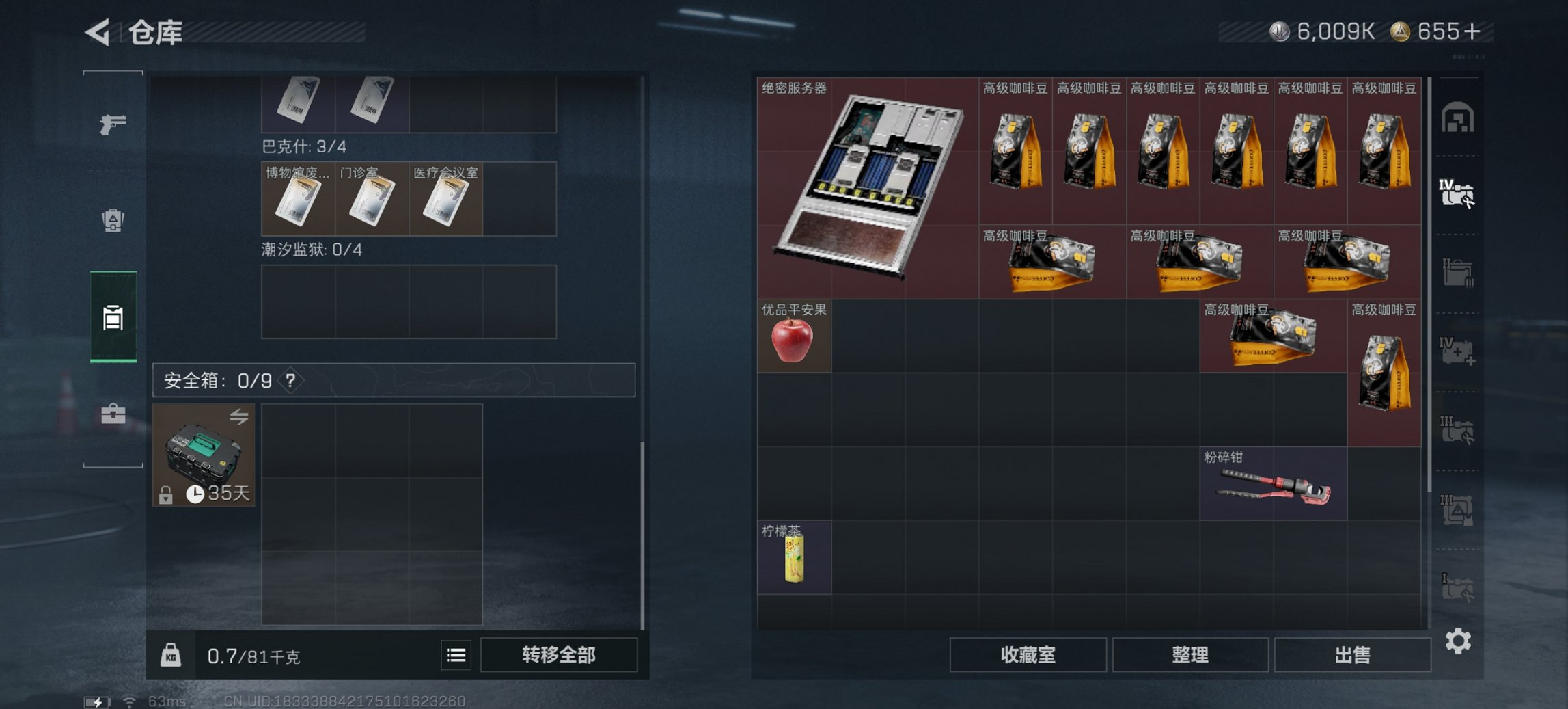Open the top storage icon on right sidebar
The width and height of the screenshot is (1568, 709).
click(x=1459, y=116)
